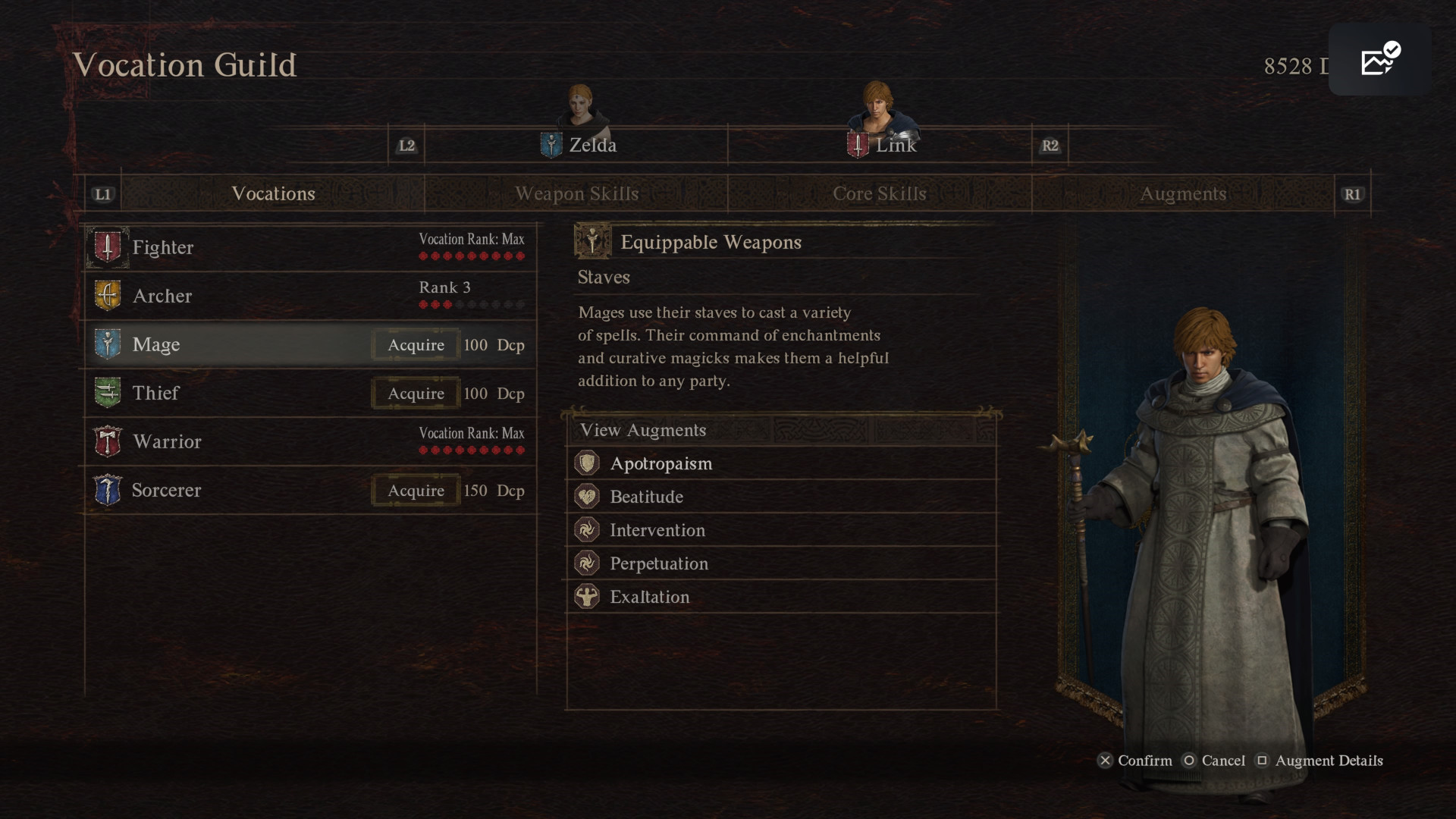The width and height of the screenshot is (1456, 819).
Task: Select the Warrior vocation row
Action: tap(309, 442)
